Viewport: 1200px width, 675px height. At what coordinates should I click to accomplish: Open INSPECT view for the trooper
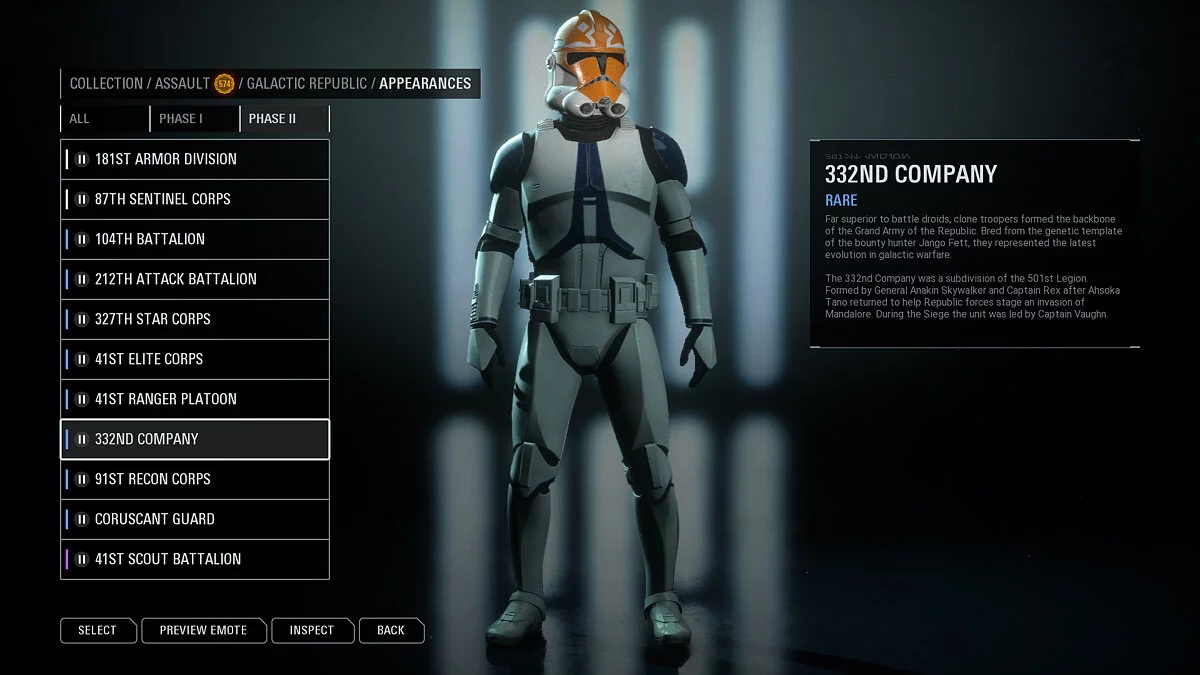(x=312, y=630)
